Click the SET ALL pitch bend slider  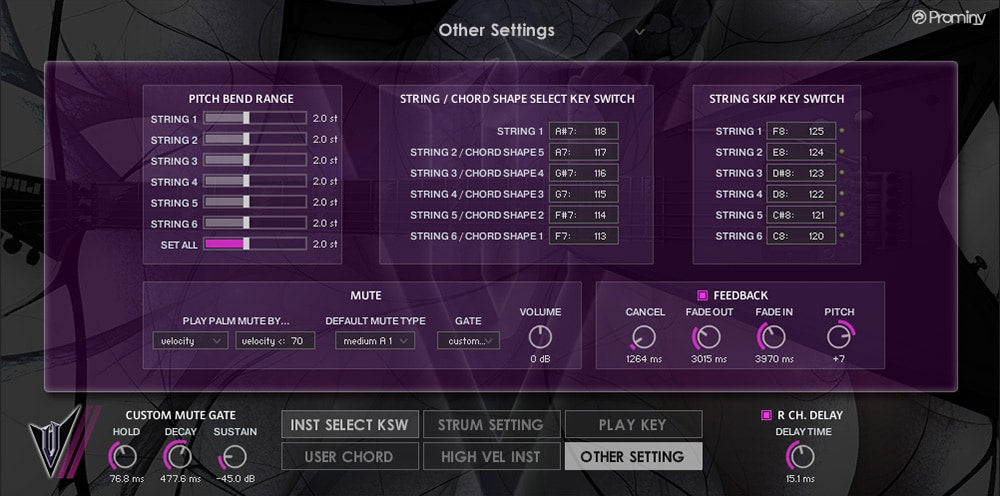click(x=255, y=244)
